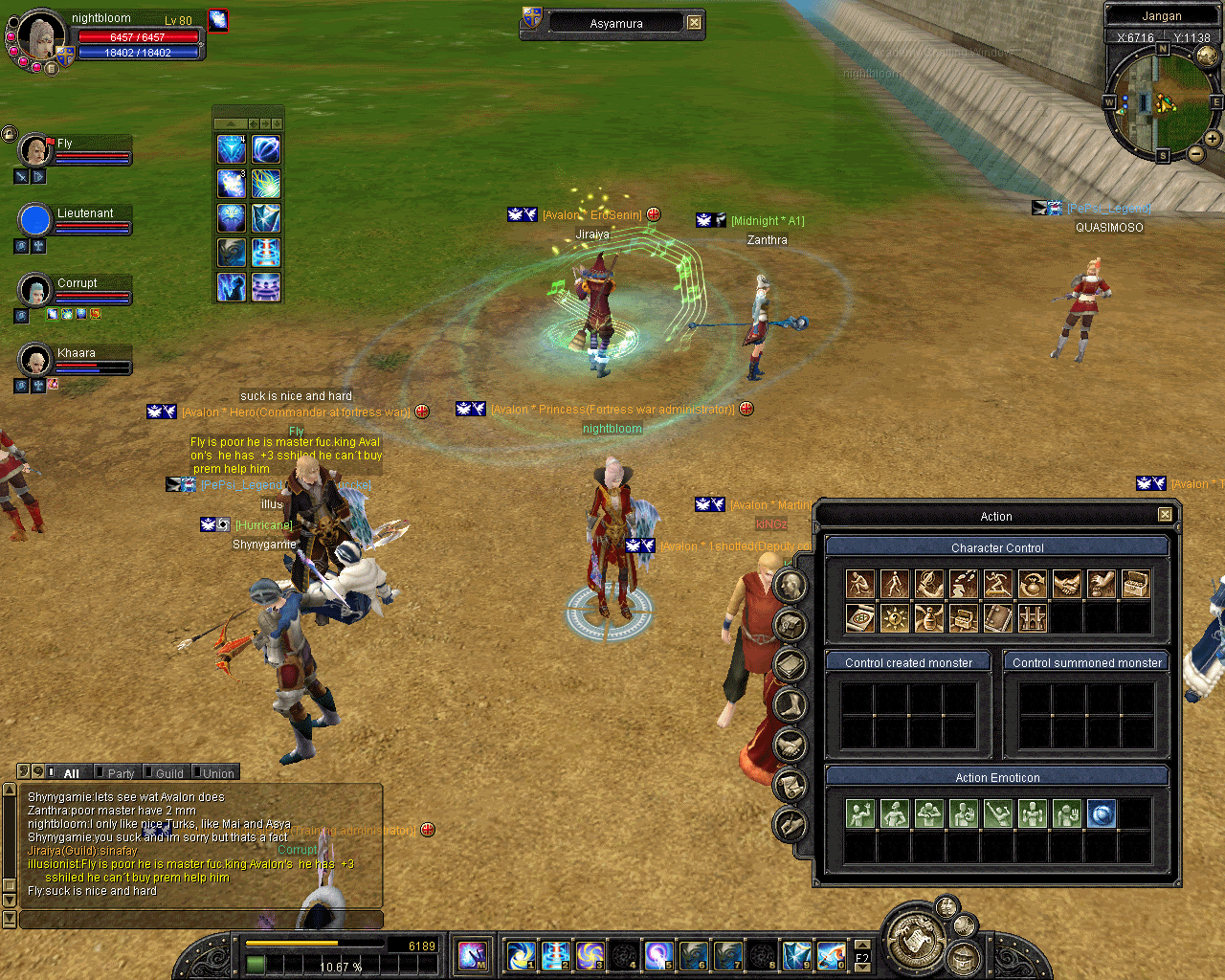Close the Action window
Viewport: 1225px width, 980px height.
coord(1165,515)
